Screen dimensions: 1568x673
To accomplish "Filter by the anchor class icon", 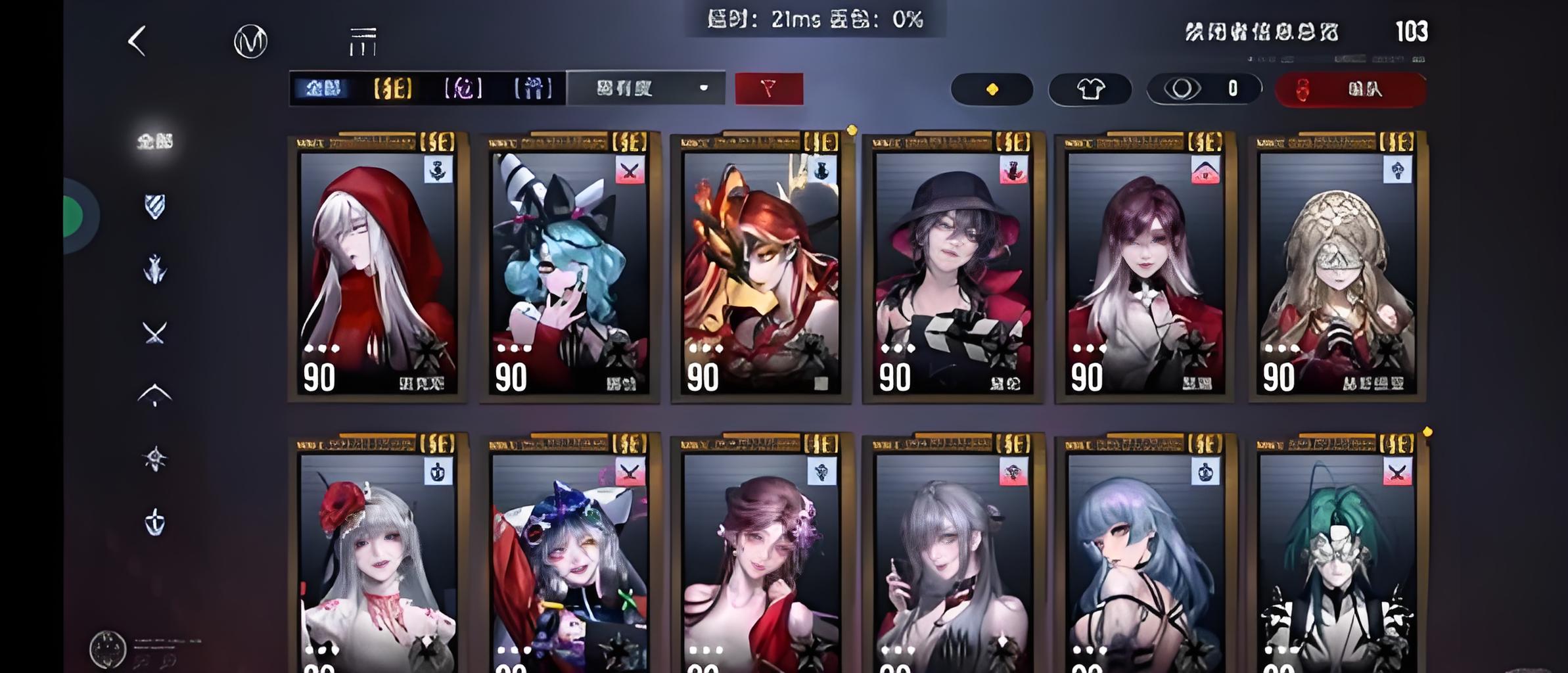I will tap(155, 522).
